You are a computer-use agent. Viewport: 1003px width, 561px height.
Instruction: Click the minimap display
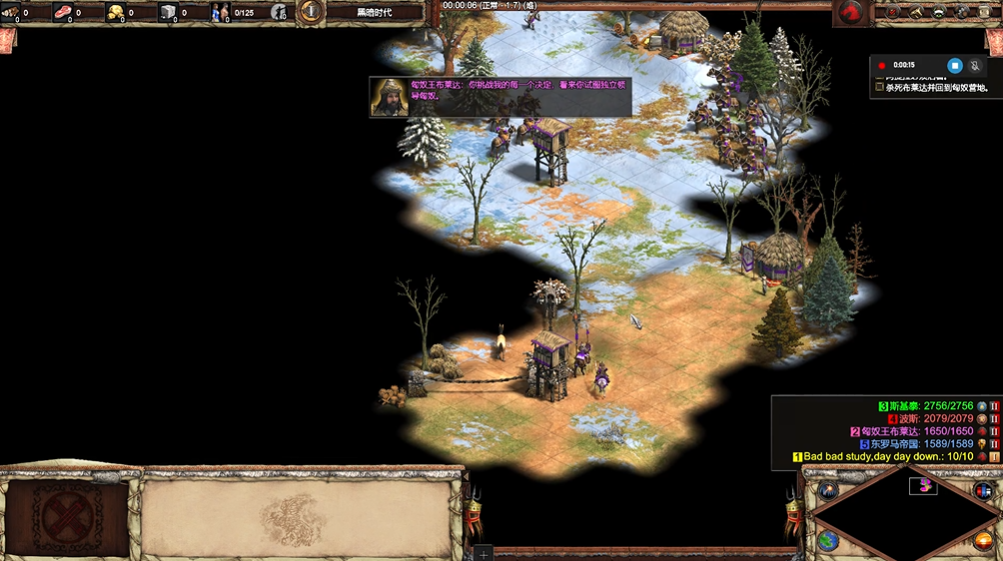coord(905,515)
